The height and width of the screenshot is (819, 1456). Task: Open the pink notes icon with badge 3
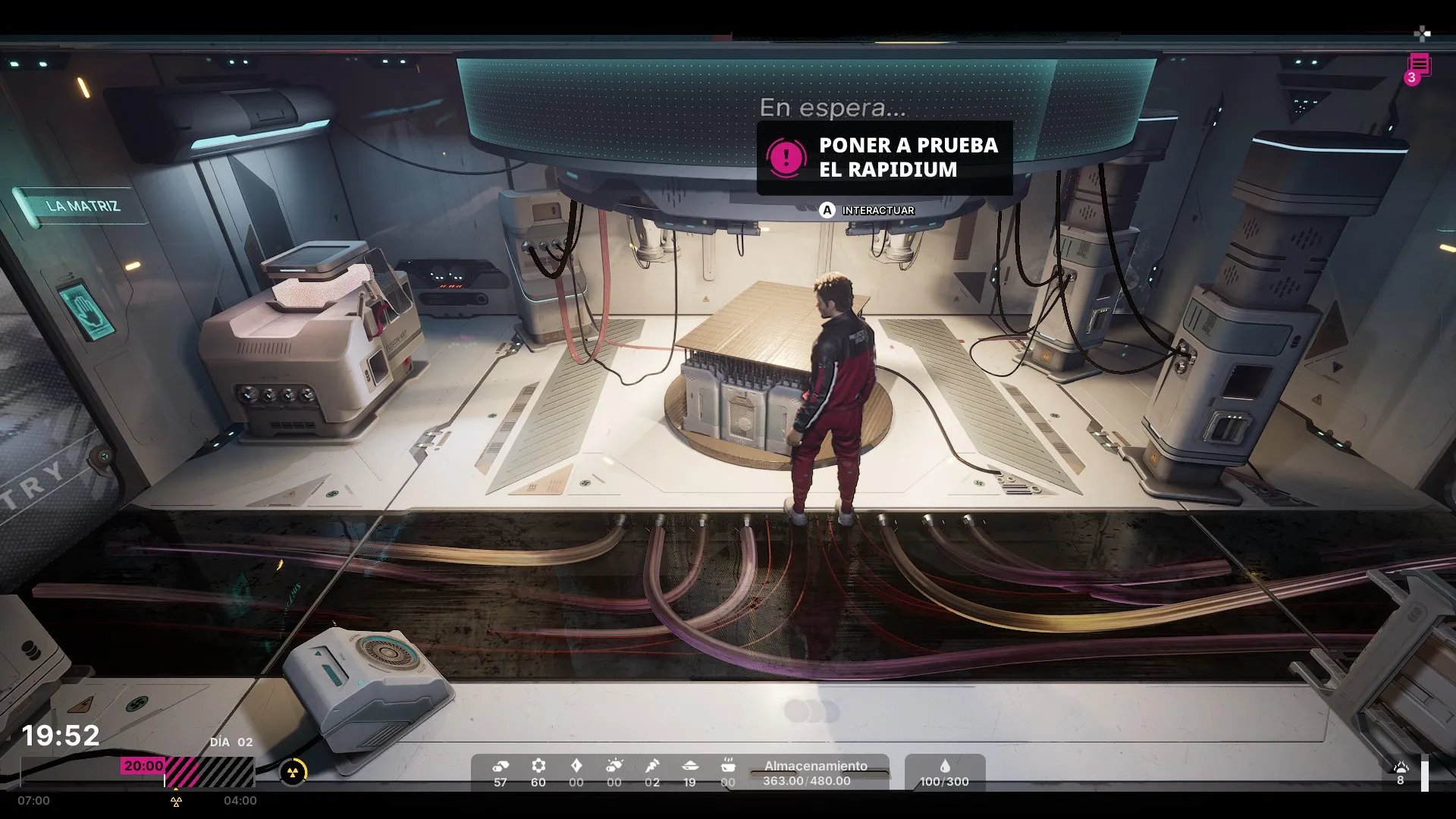point(1419,67)
